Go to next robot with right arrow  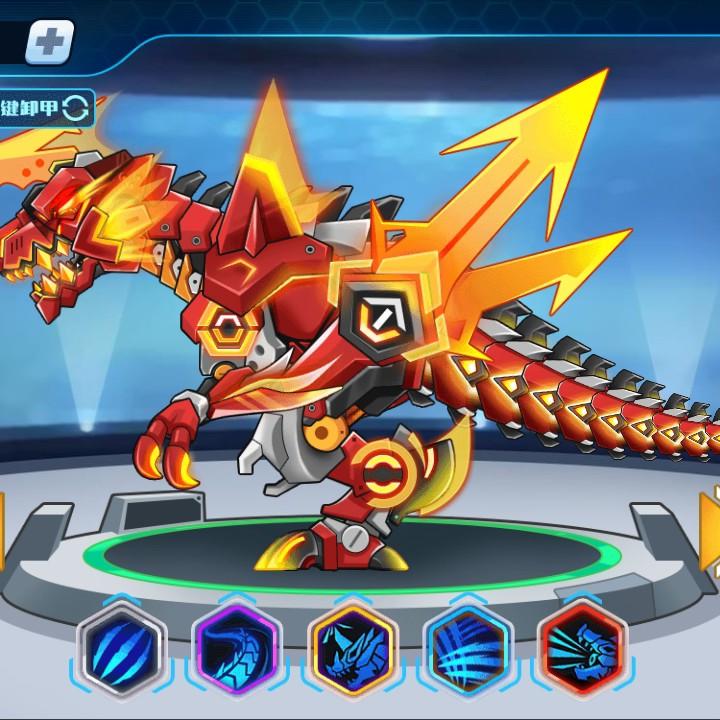711,530
